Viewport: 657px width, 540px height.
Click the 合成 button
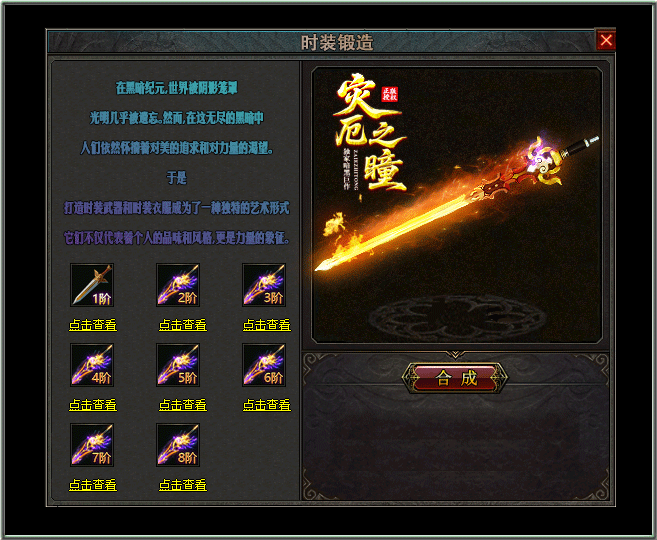(x=455, y=378)
